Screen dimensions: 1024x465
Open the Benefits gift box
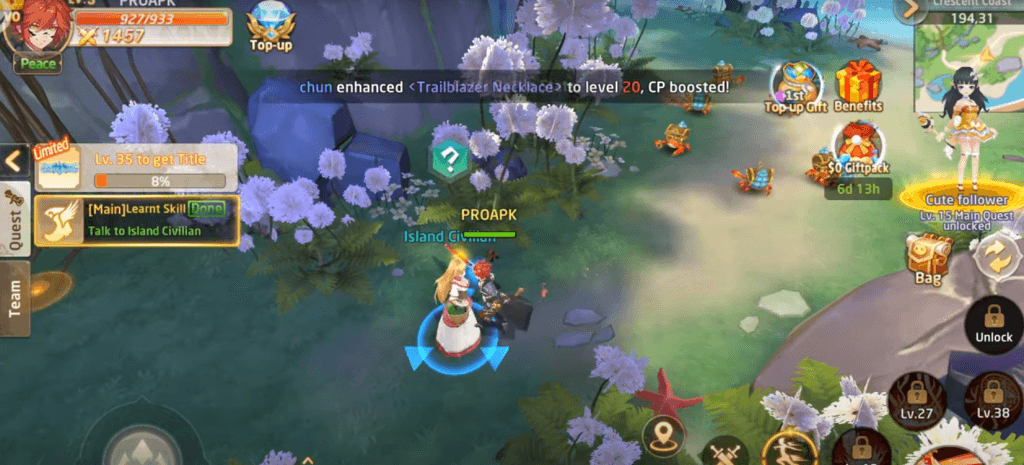[857, 86]
